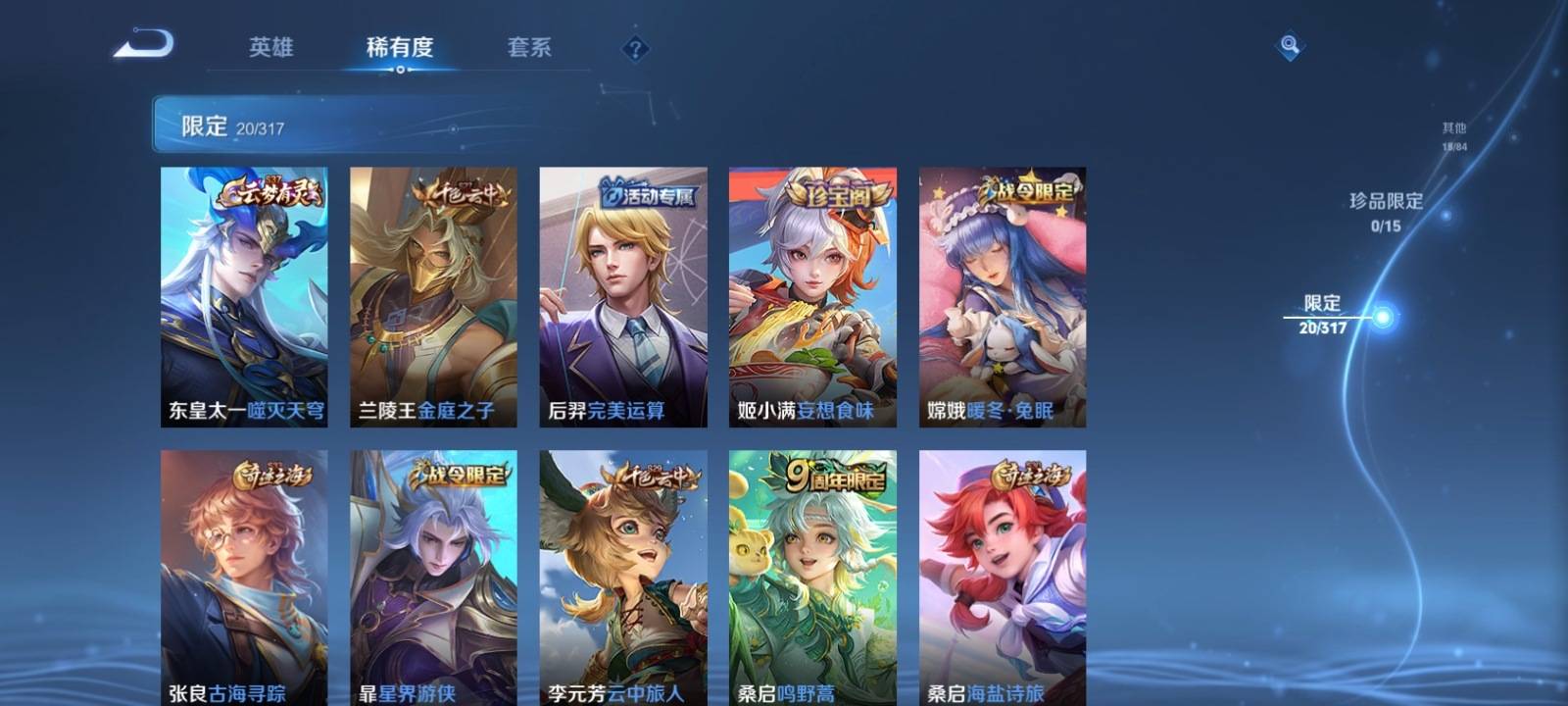The height and width of the screenshot is (706, 1568).
Task: Select the 桑启 海盐诗旅 skin card
Action: coord(1003,578)
